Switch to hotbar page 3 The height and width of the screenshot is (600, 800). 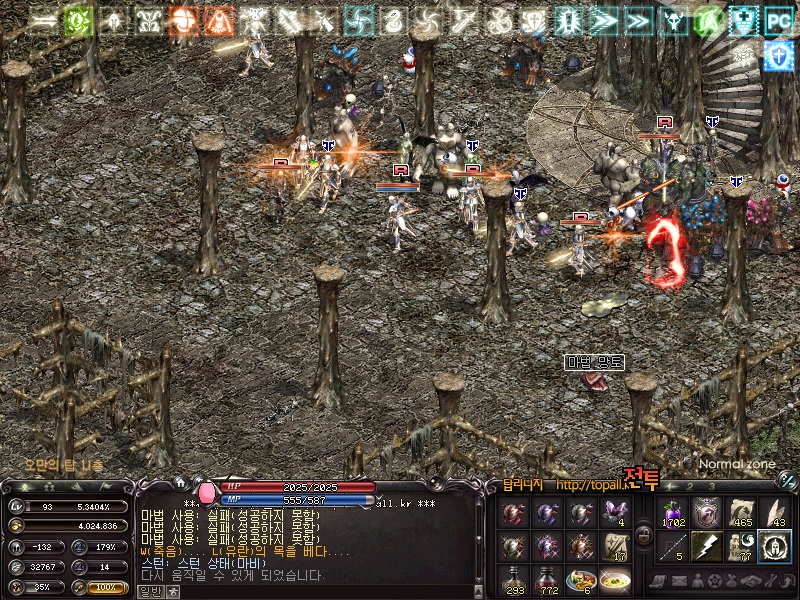coord(714,486)
